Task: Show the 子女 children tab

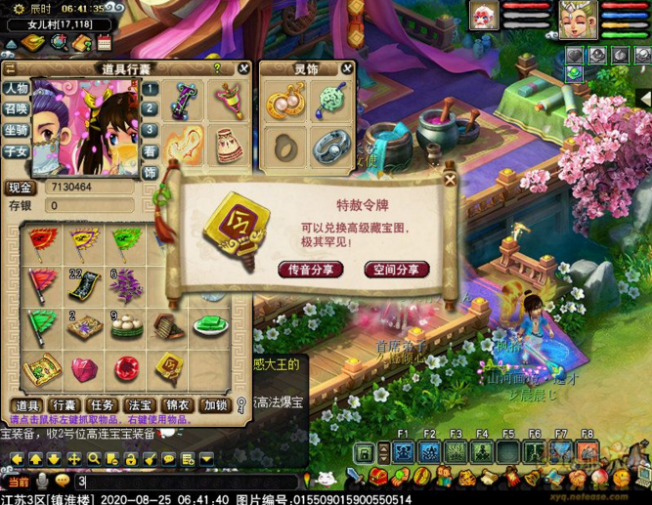Action: tap(15, 151)
